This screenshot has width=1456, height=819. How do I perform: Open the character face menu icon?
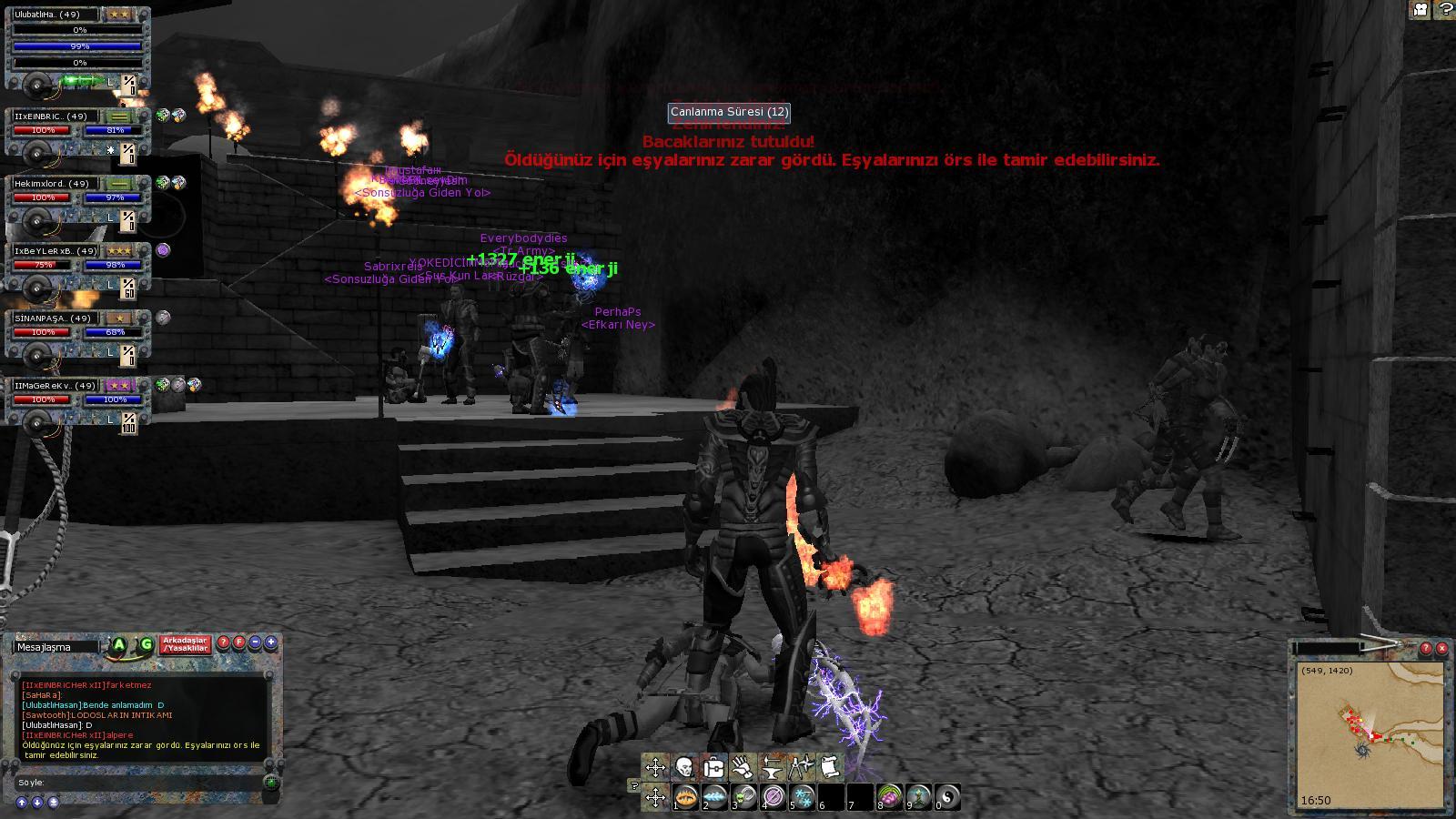click(684, 767)
